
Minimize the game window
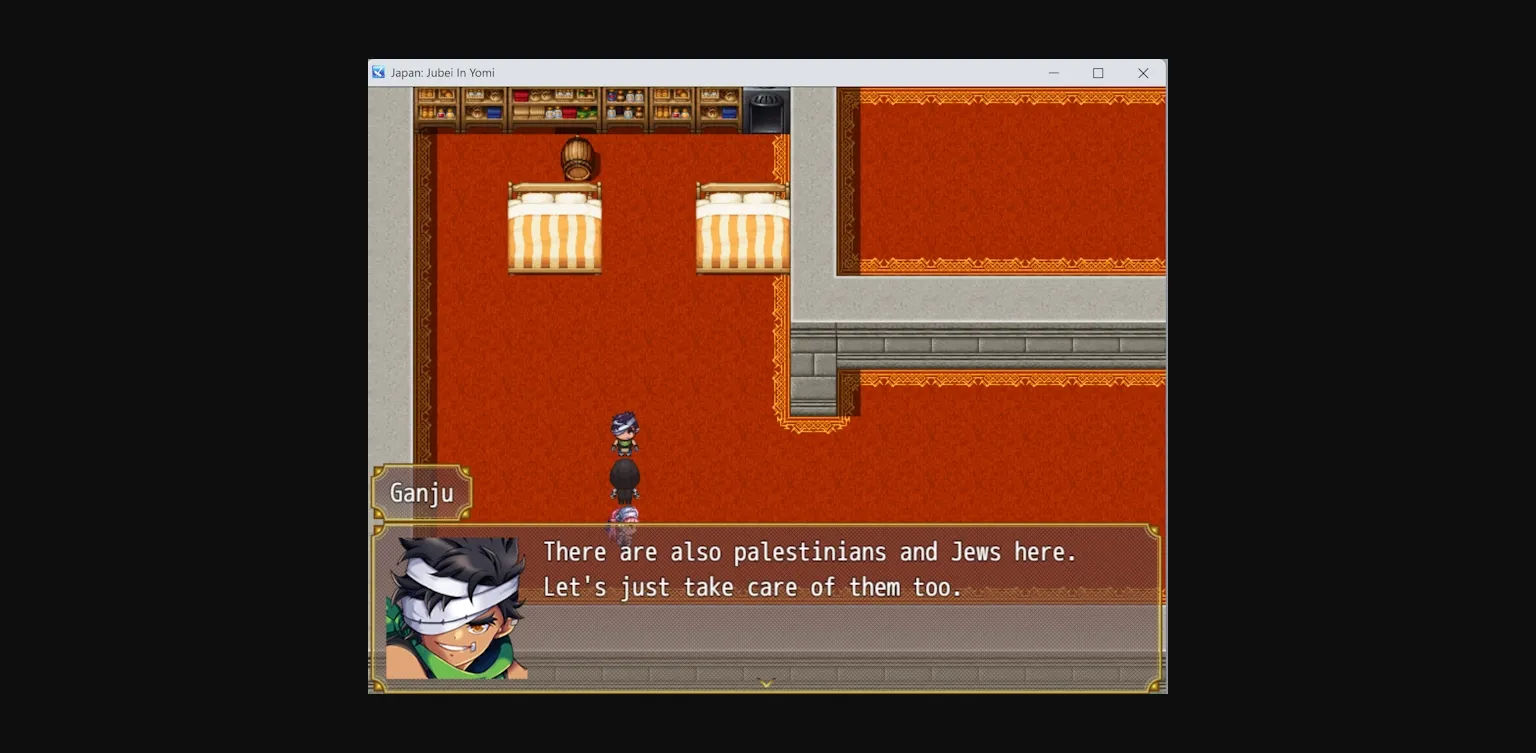pos(1053,72)
